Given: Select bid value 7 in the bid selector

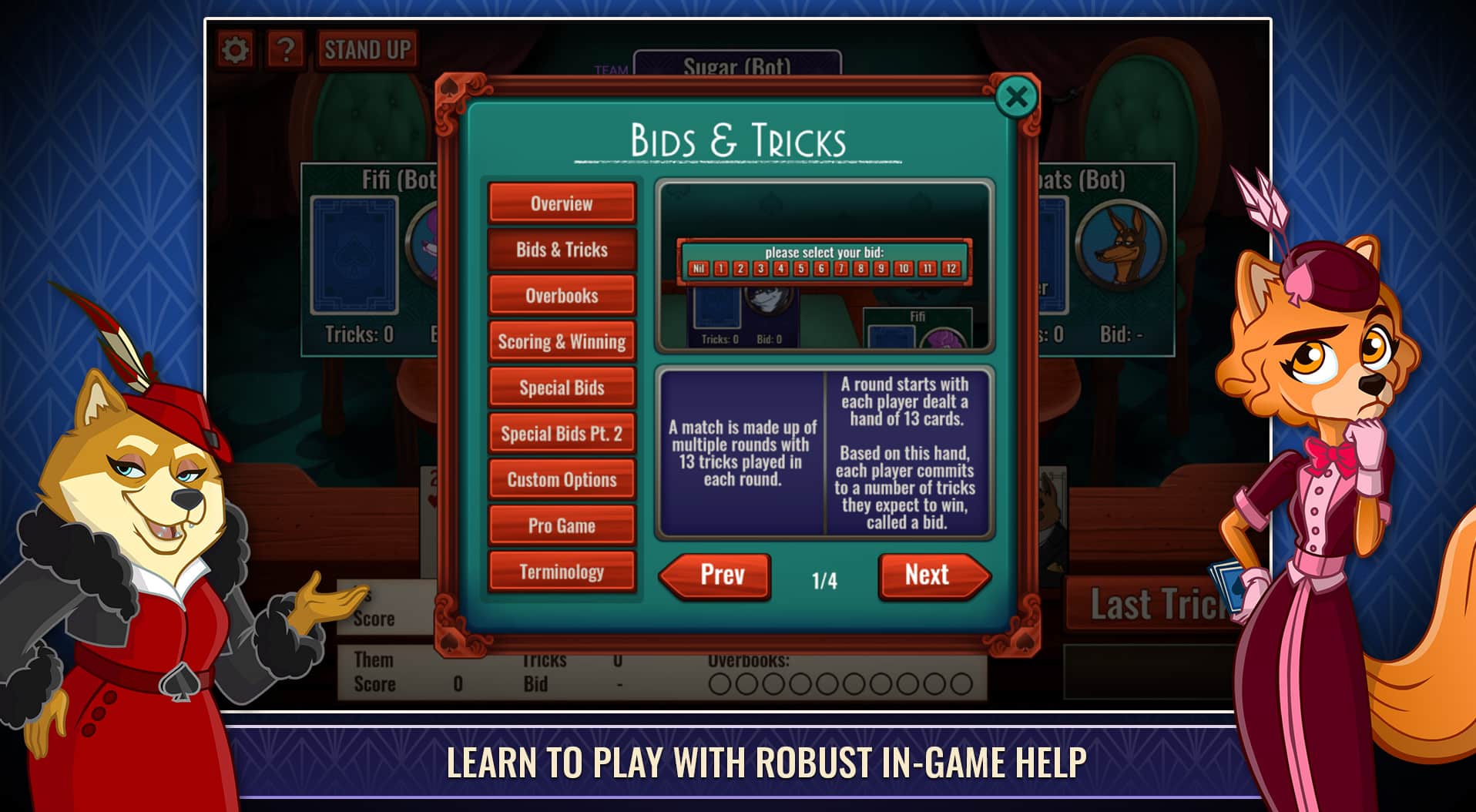Looking at the screenshot, I should tap(841, 268).
